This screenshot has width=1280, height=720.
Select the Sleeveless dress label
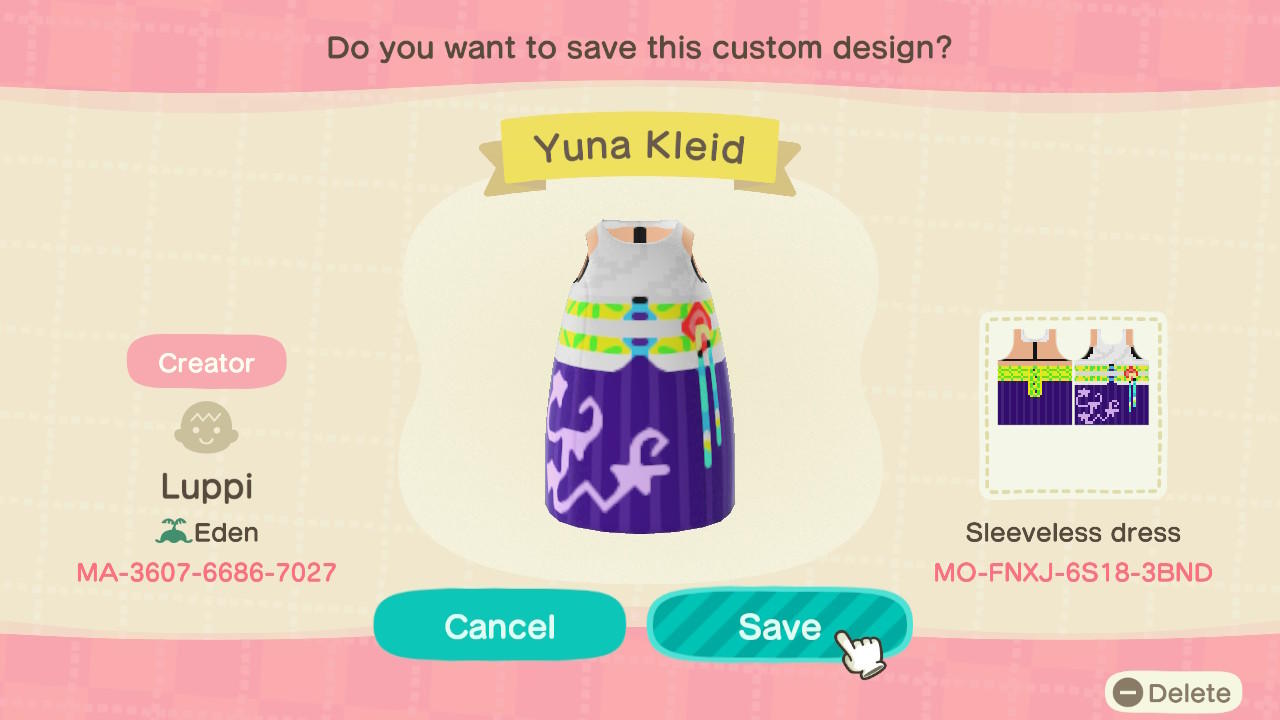pos(1073,533)
